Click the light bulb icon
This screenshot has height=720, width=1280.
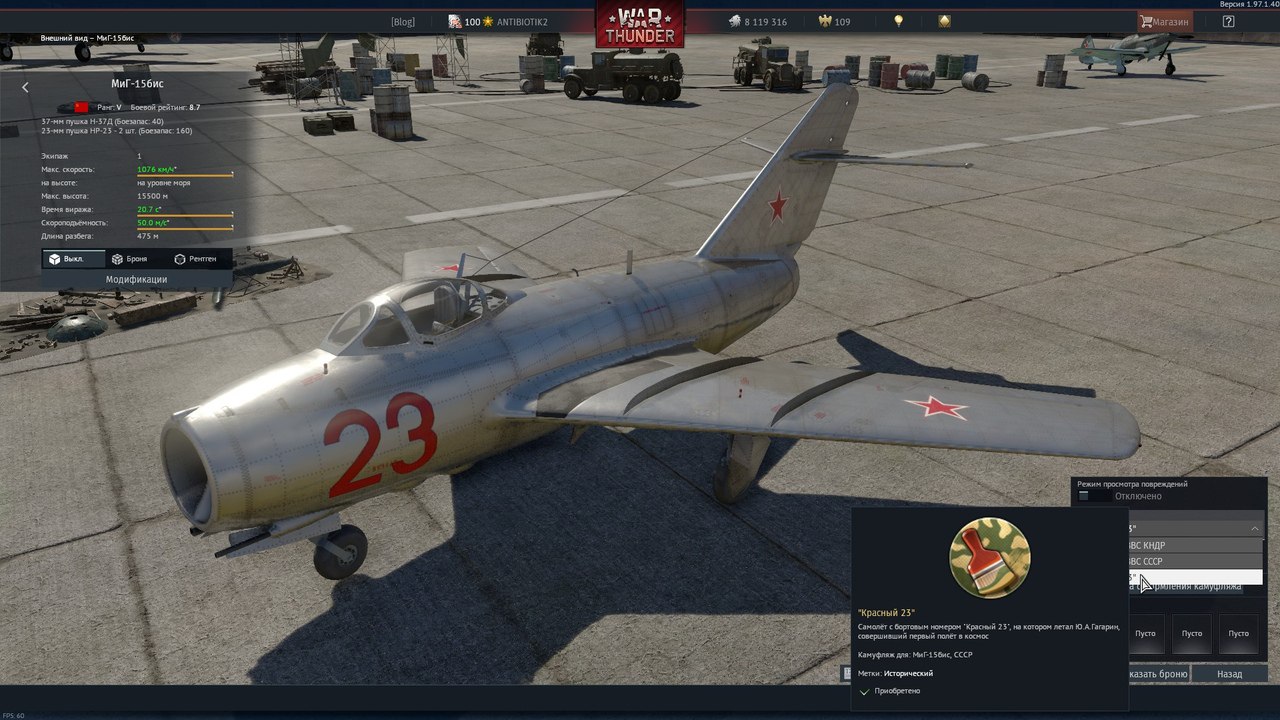tap(898, 21)
